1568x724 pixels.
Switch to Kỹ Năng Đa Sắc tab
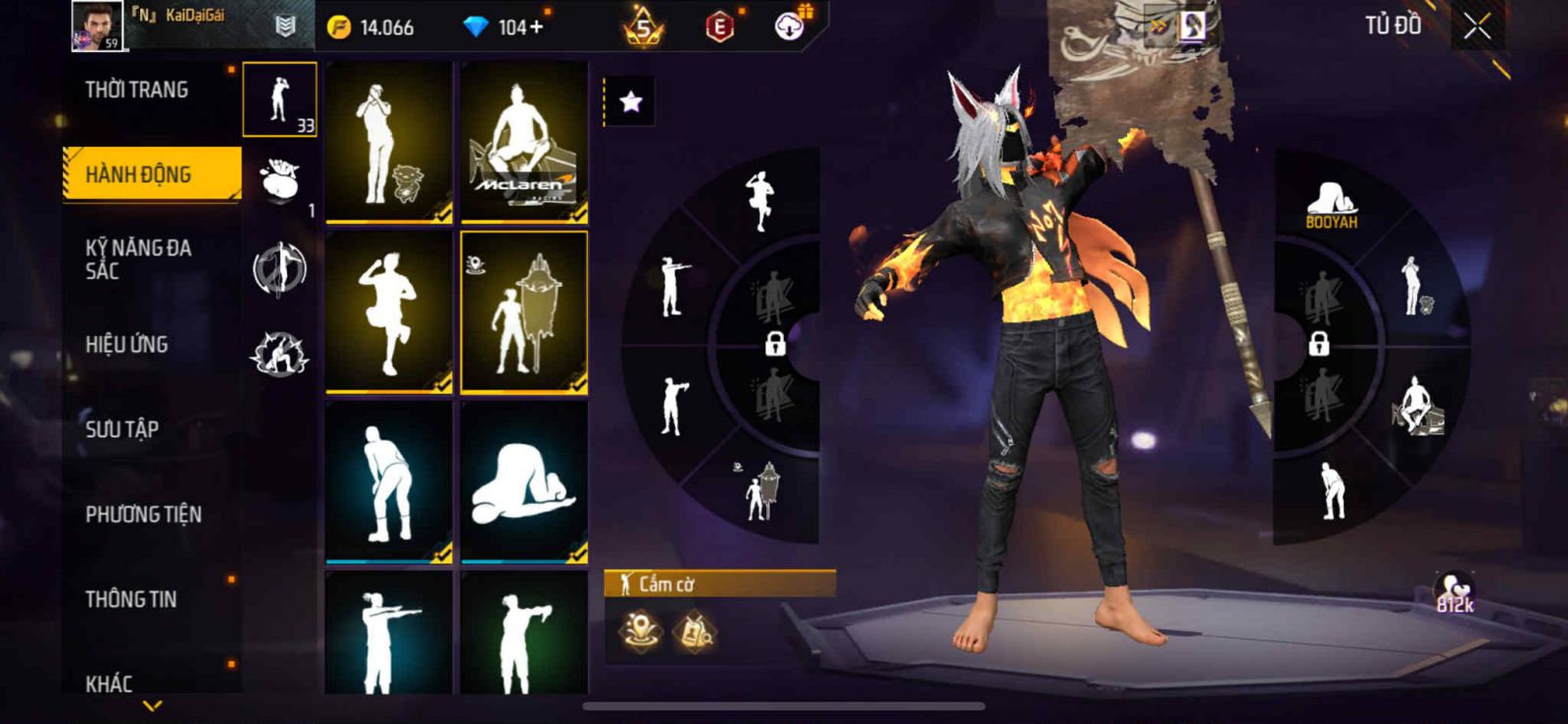pyautogui.click(x=138, y=260)
